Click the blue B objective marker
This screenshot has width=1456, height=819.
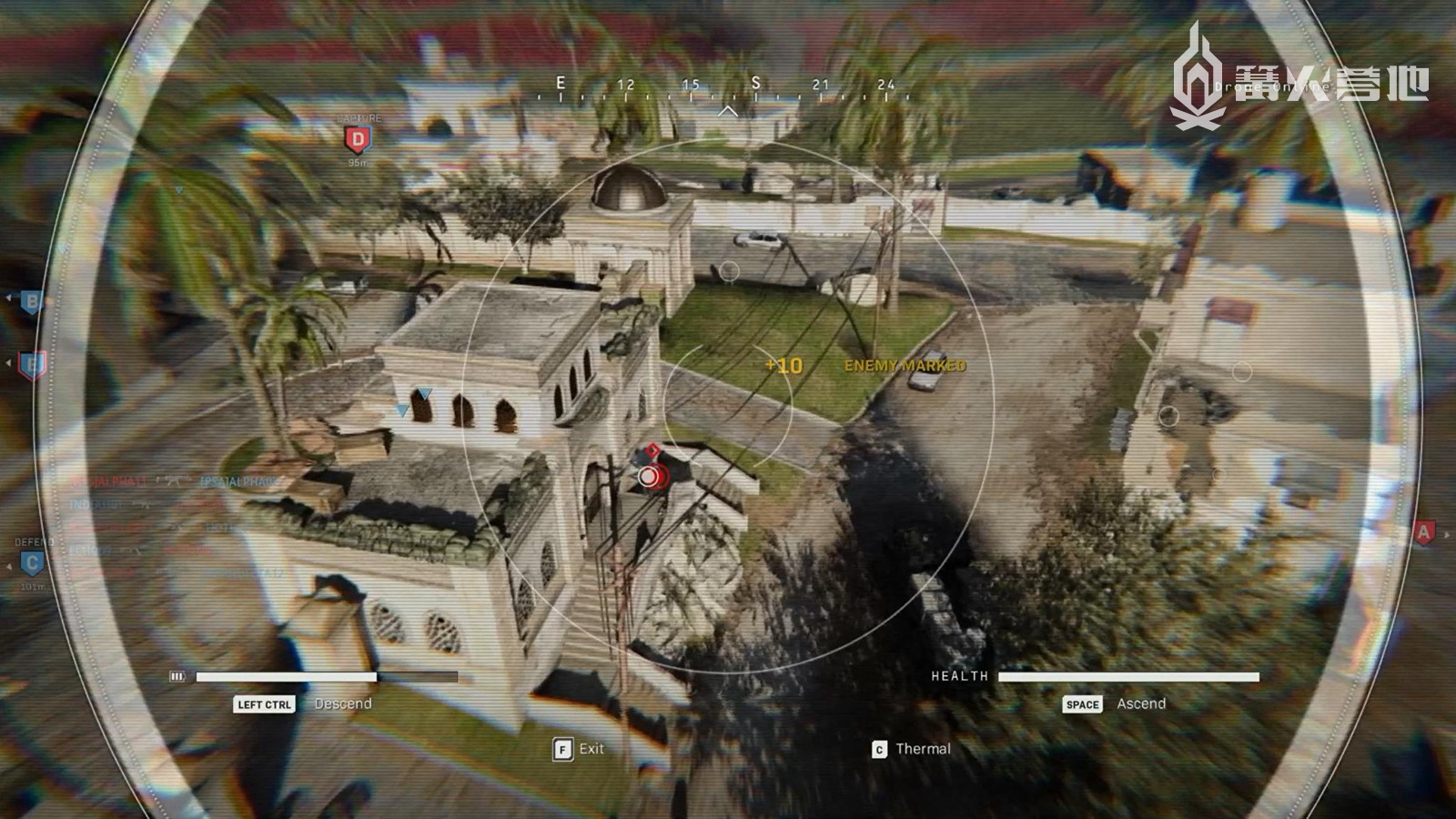(x=32, y=301)
